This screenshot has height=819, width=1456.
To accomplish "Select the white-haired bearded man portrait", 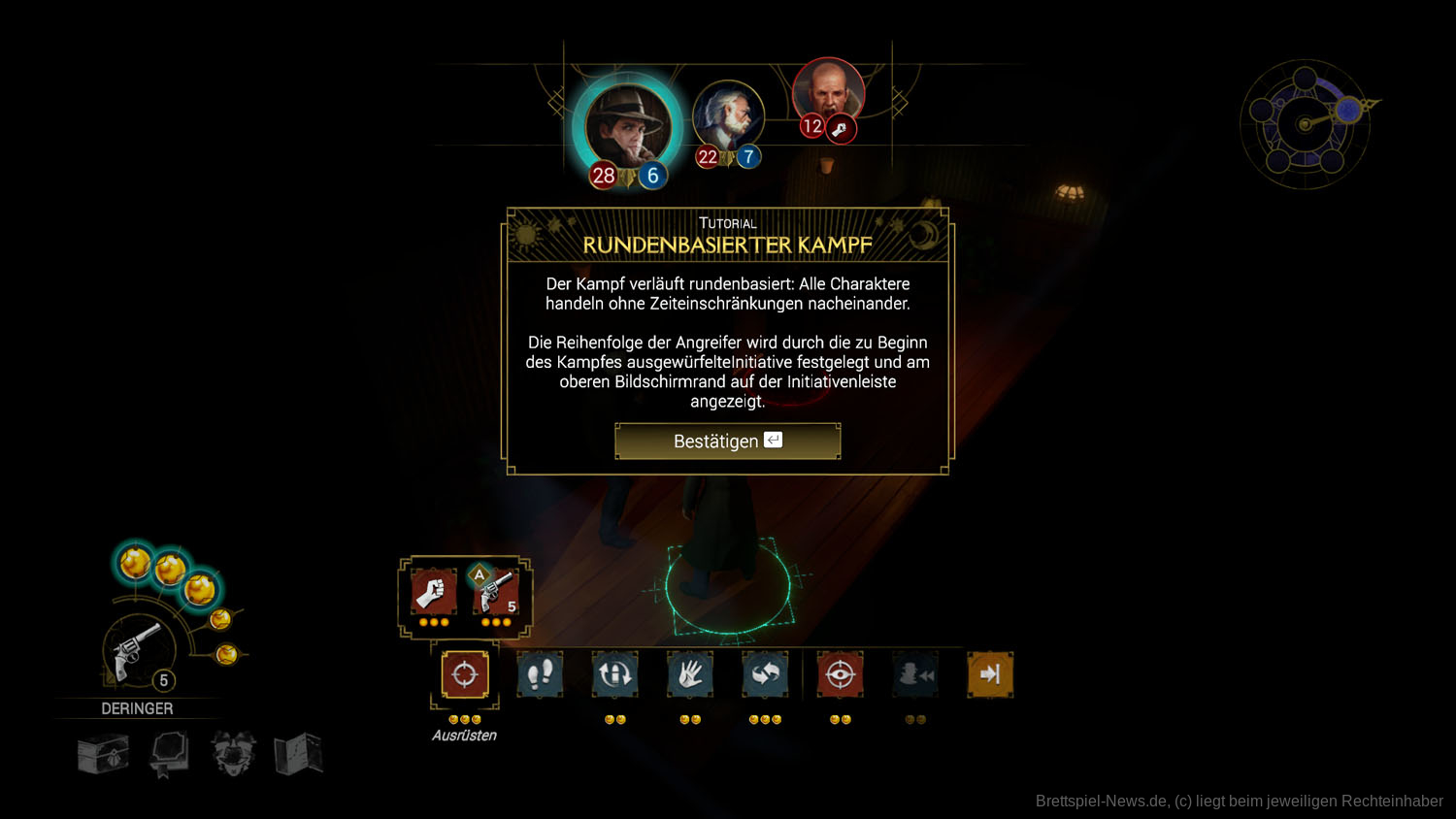I will [x=727, y=118].
